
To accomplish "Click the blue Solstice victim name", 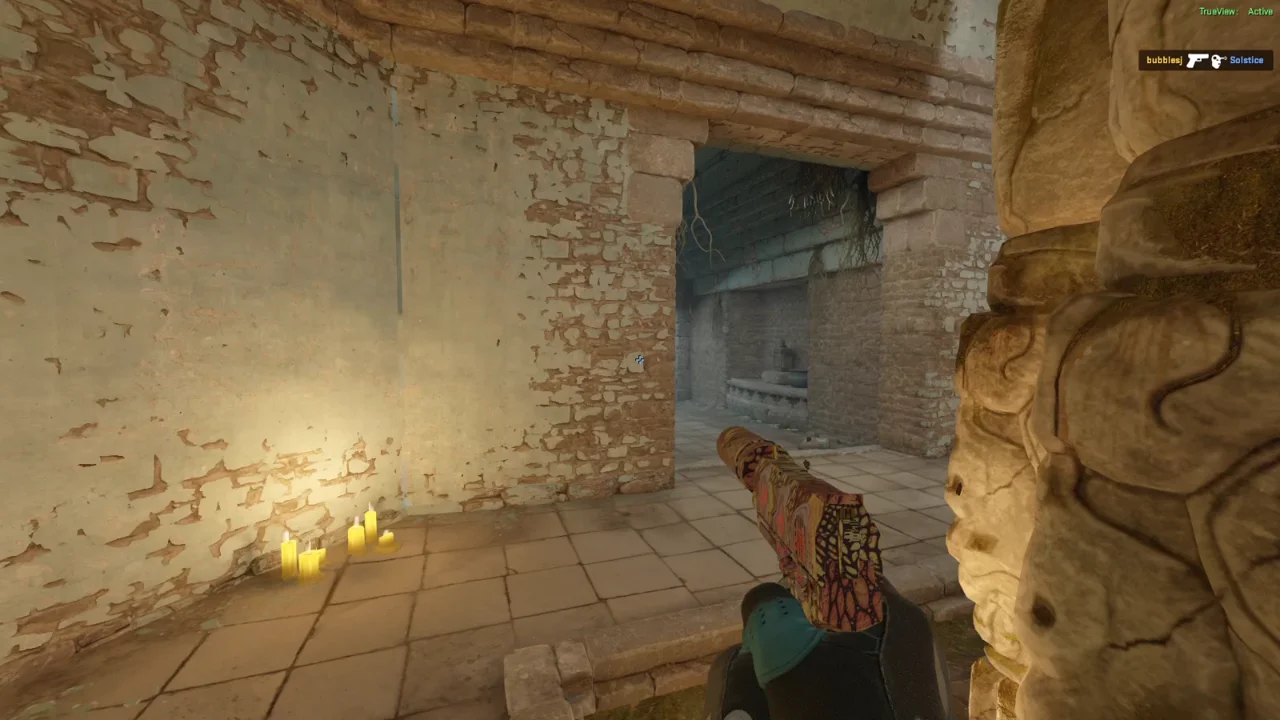I will pos(1246,60).
